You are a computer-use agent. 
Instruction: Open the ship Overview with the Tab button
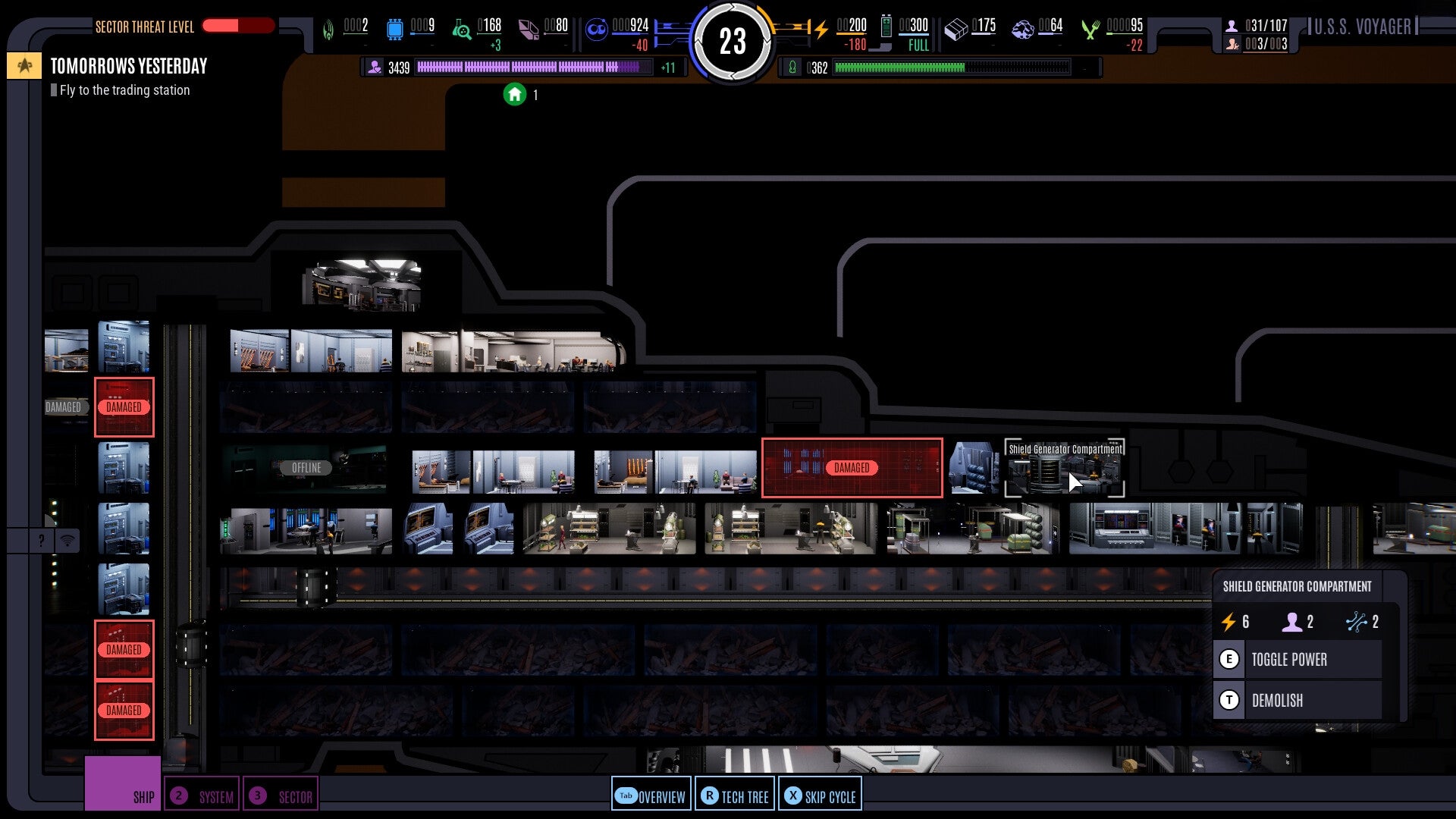(x=651, y=795)
